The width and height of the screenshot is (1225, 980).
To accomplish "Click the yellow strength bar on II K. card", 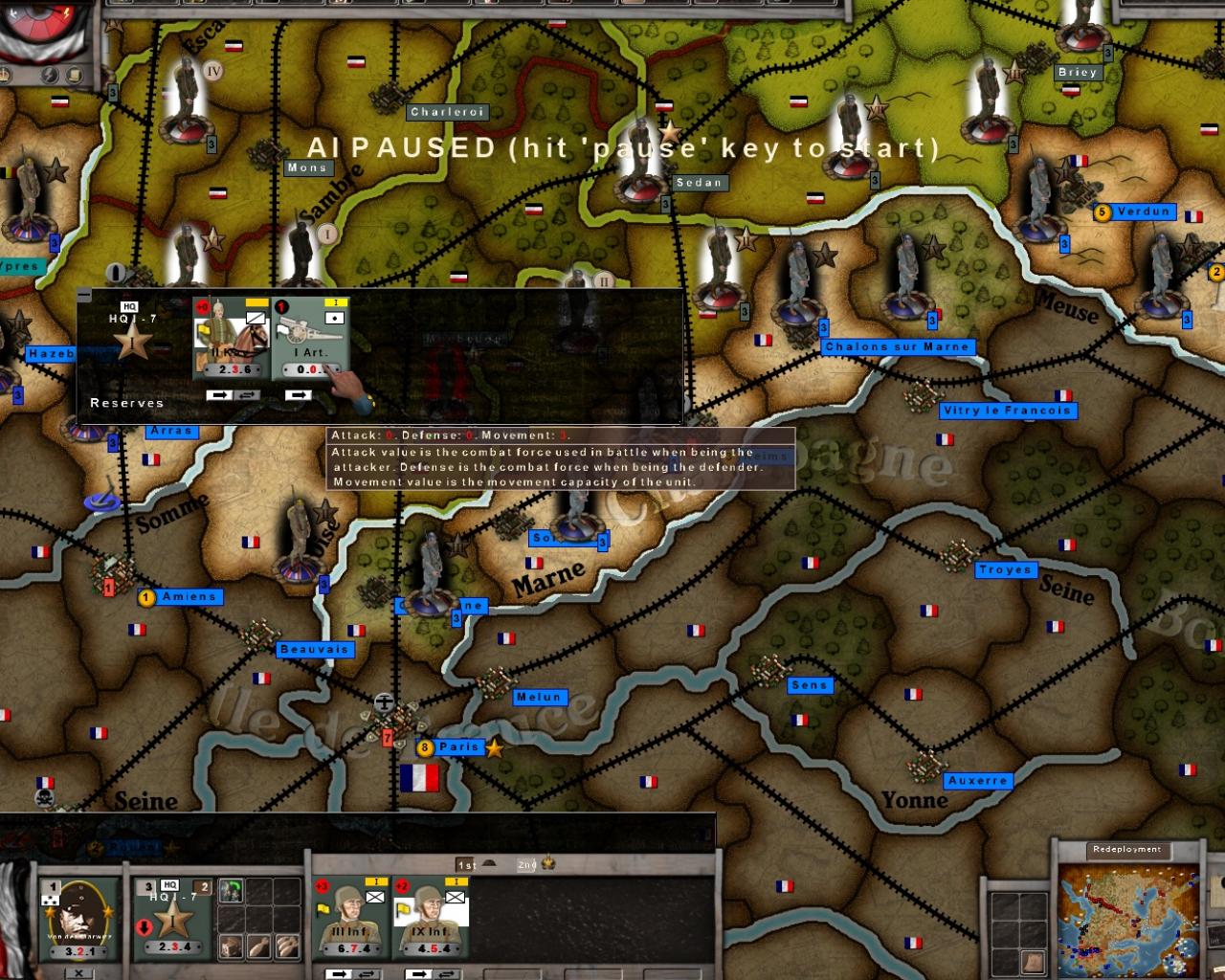I will [x=256, y=301].
